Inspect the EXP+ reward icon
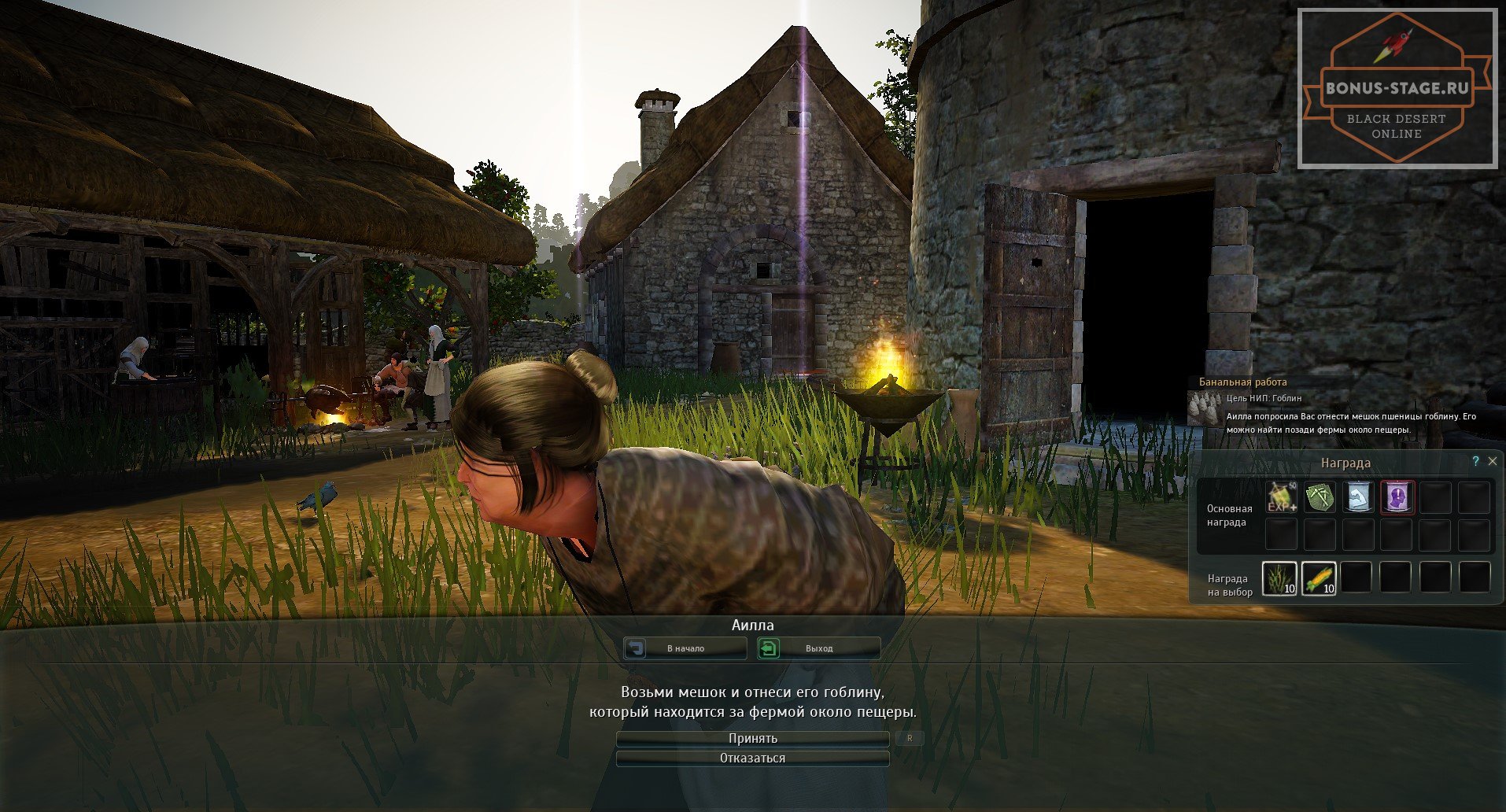Screen dimensions: 1506x812 coord(1281,497)
